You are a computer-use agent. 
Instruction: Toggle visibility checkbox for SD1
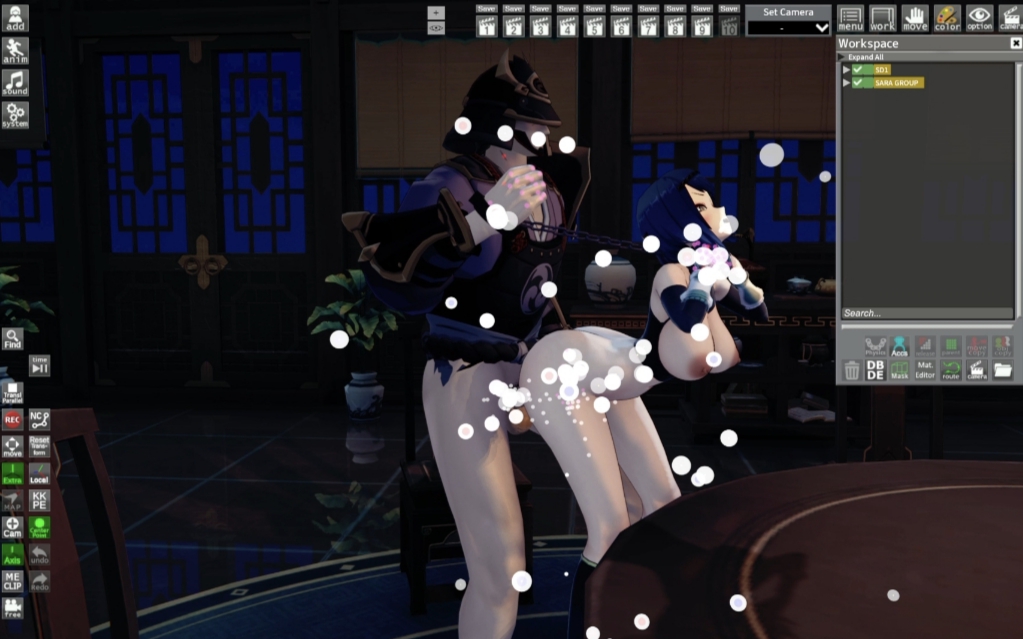pyautogui.click(x=858, y=70)
